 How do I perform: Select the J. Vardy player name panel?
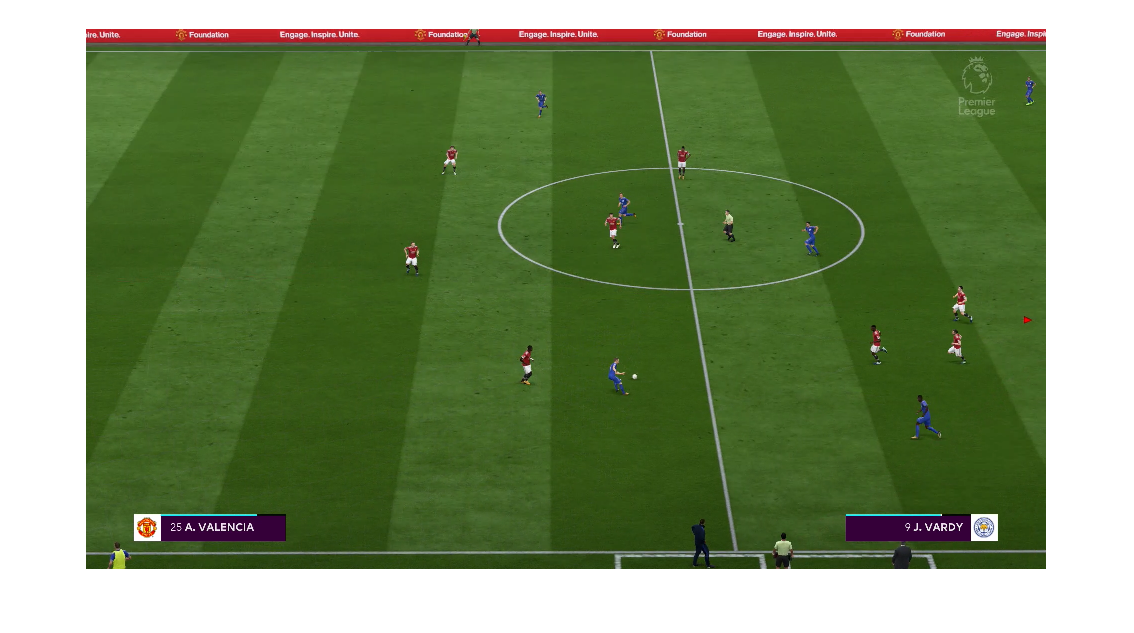908,527
